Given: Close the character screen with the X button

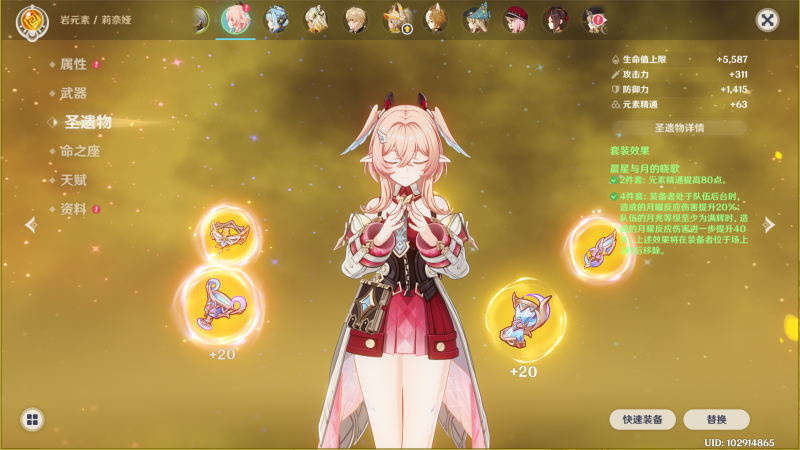Looking at the screenshot, I should tap(767, 19).
